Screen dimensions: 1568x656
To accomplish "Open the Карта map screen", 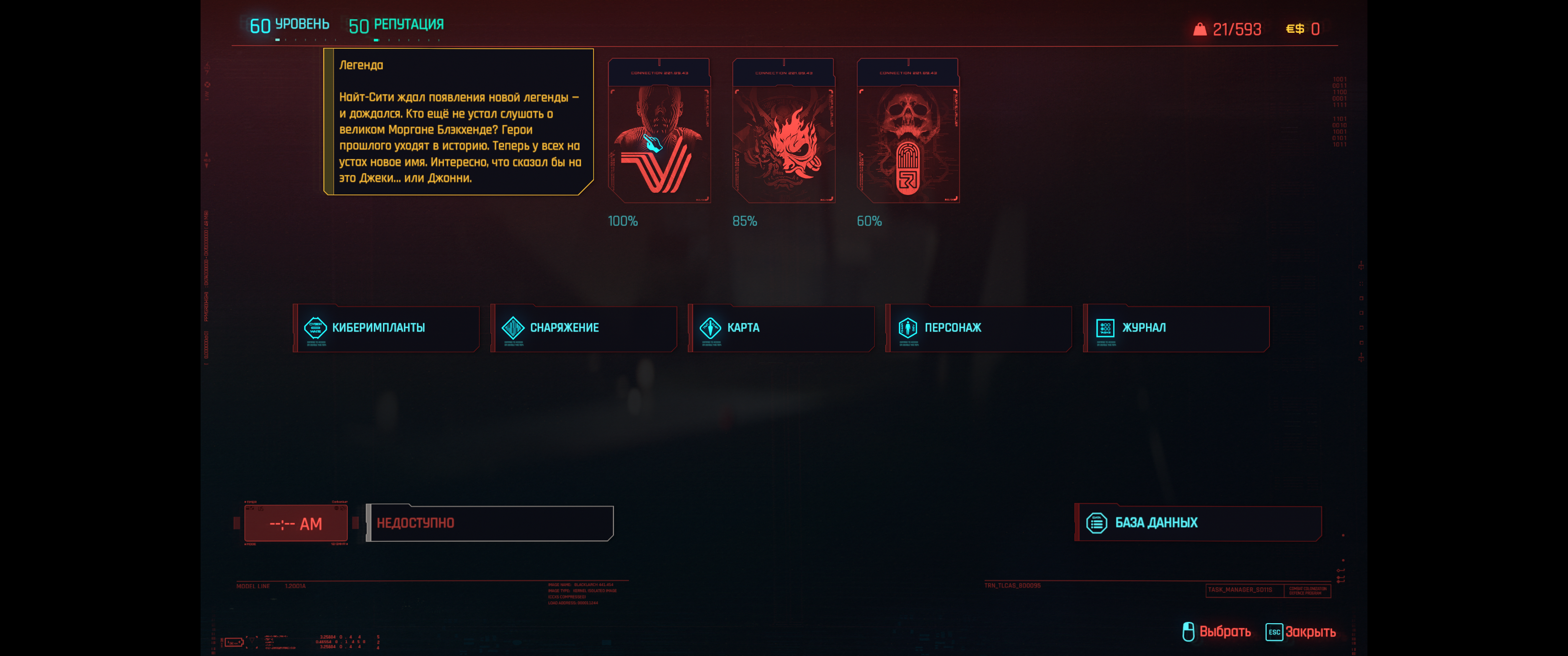I will click(781, 328).
